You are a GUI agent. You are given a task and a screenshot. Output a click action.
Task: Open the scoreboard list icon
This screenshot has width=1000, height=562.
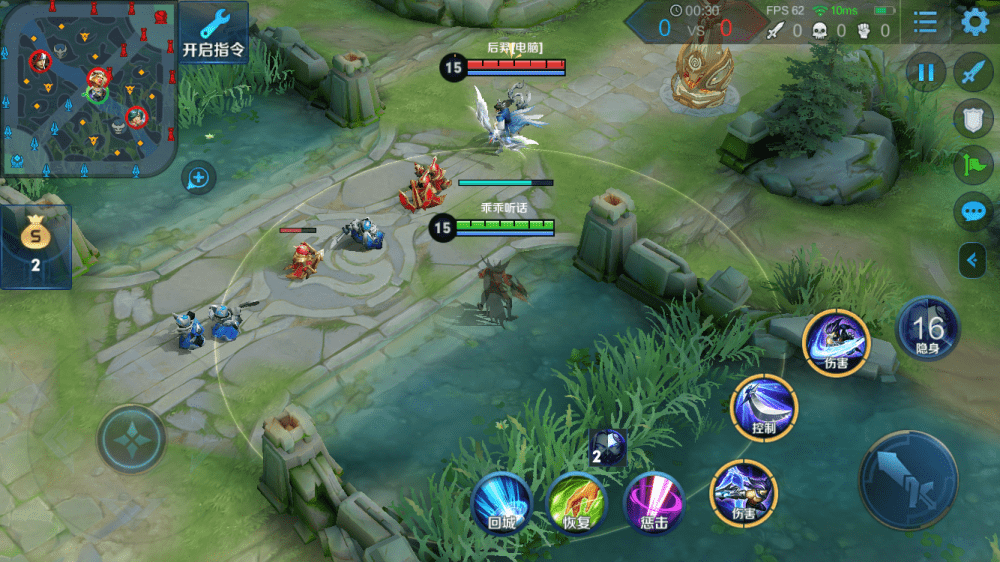click(x=925, y=21)
